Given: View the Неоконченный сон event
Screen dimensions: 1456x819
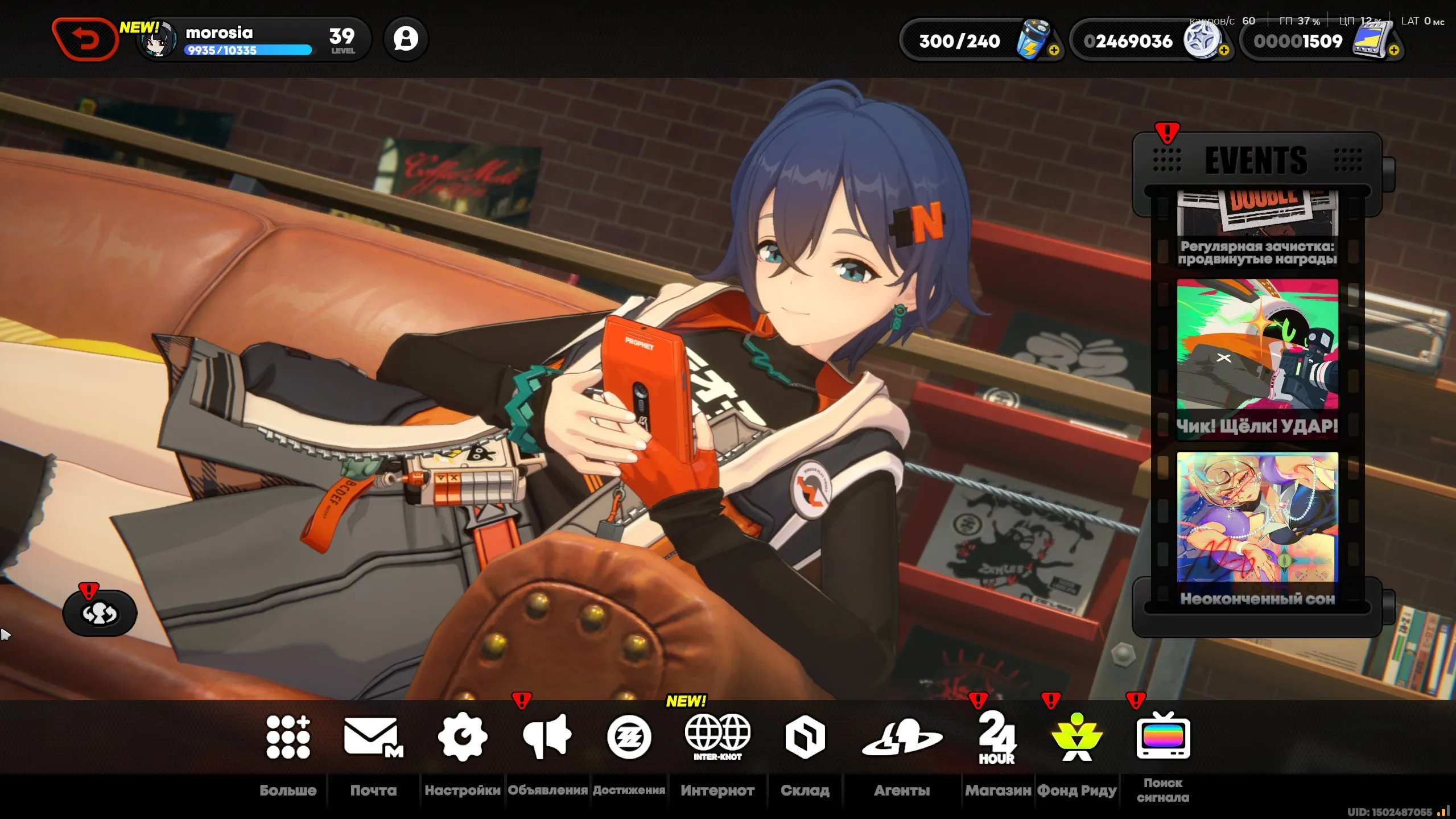Looking at the screenshot, I should click(x=1257, y=529).
